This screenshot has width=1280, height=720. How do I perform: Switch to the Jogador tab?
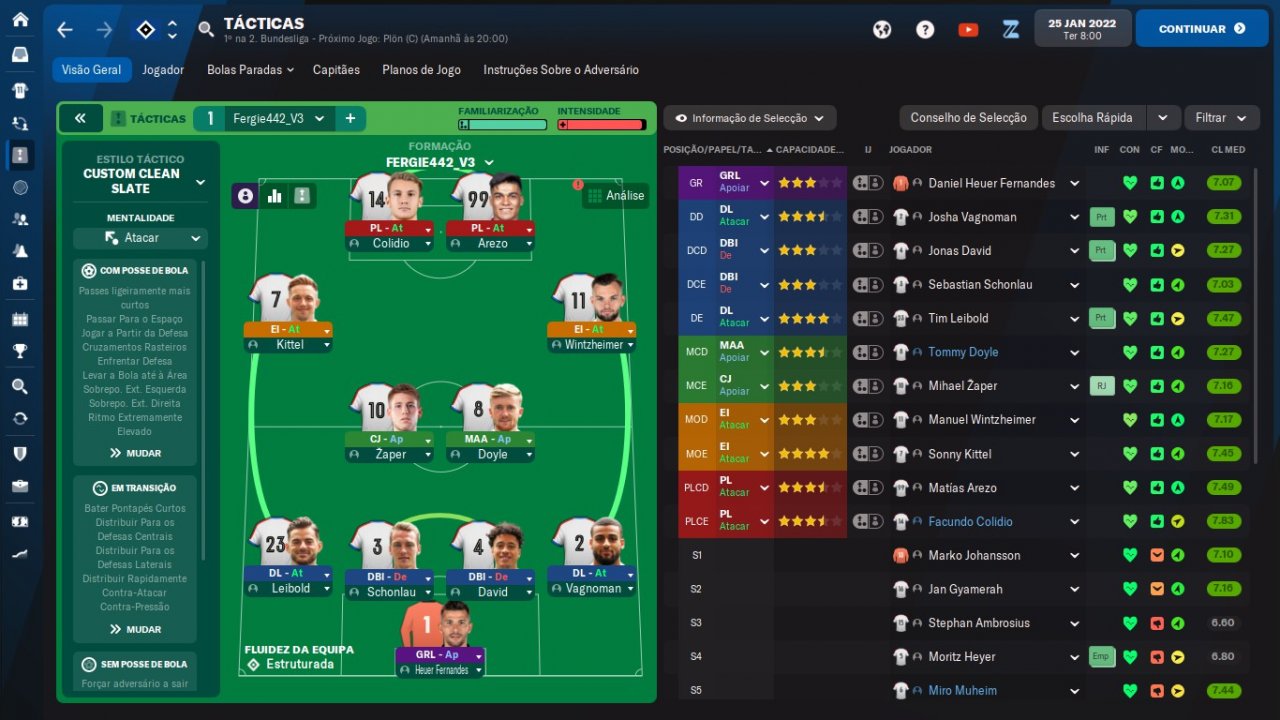click(x=162, y=70)
